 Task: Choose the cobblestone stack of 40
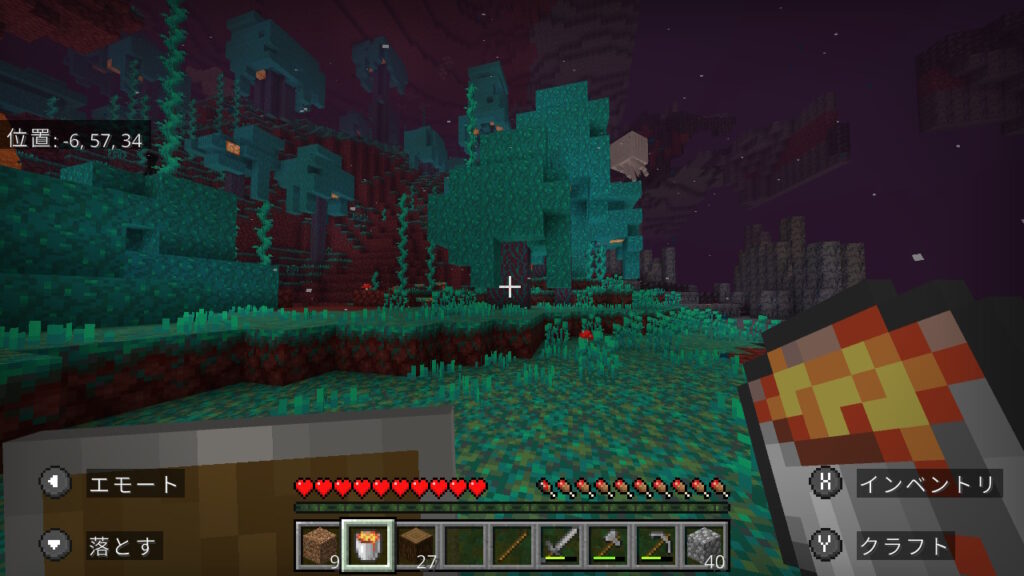point(703,545)
